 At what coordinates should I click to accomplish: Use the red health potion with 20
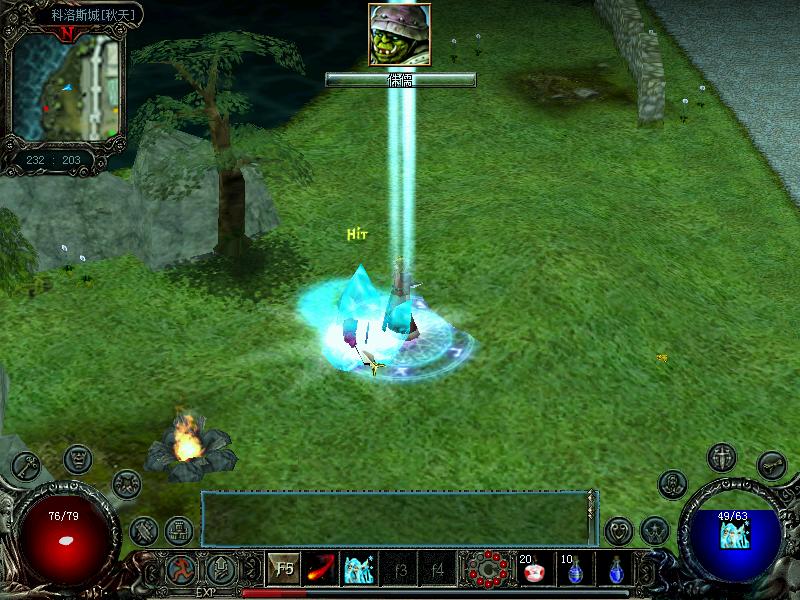coord(535,571)
